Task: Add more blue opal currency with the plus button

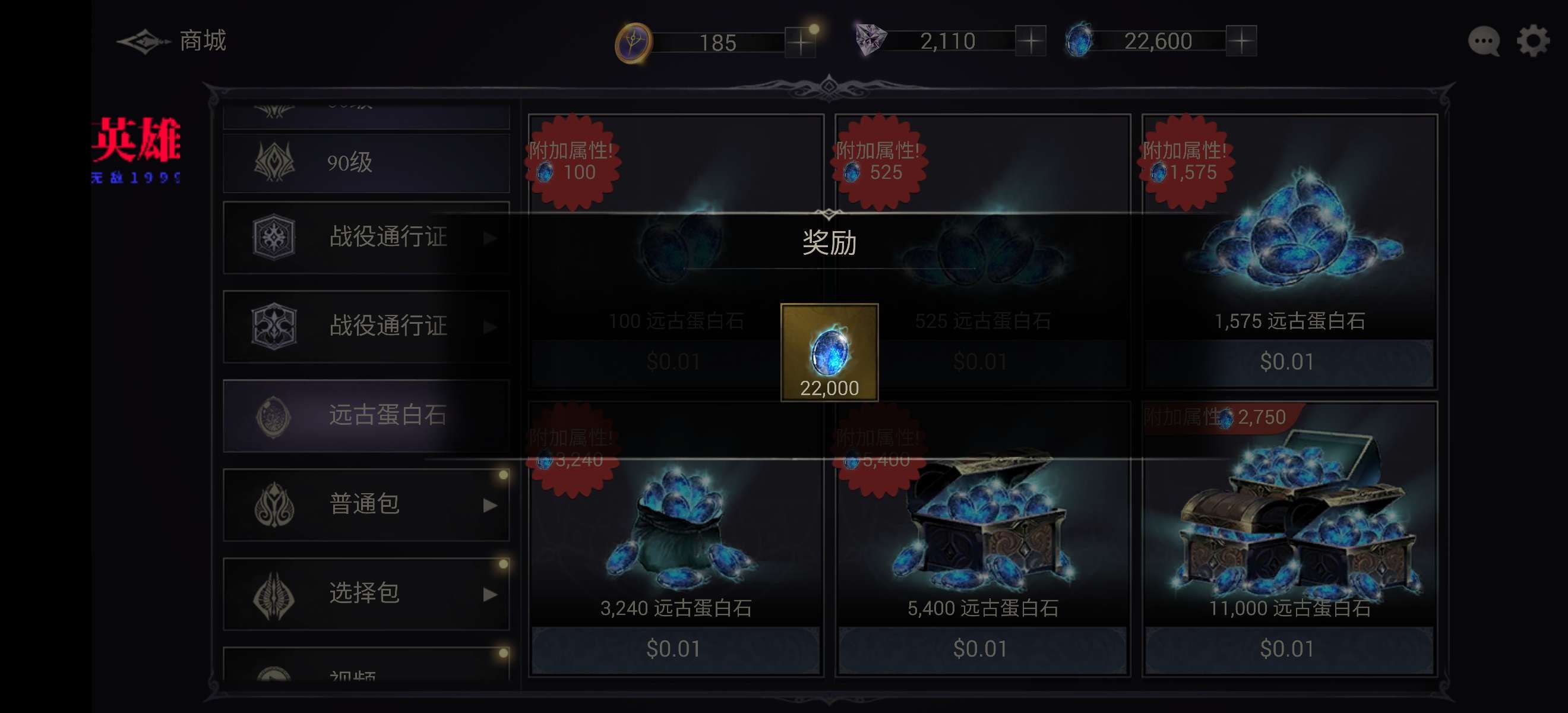Action: coord(1241,42)
